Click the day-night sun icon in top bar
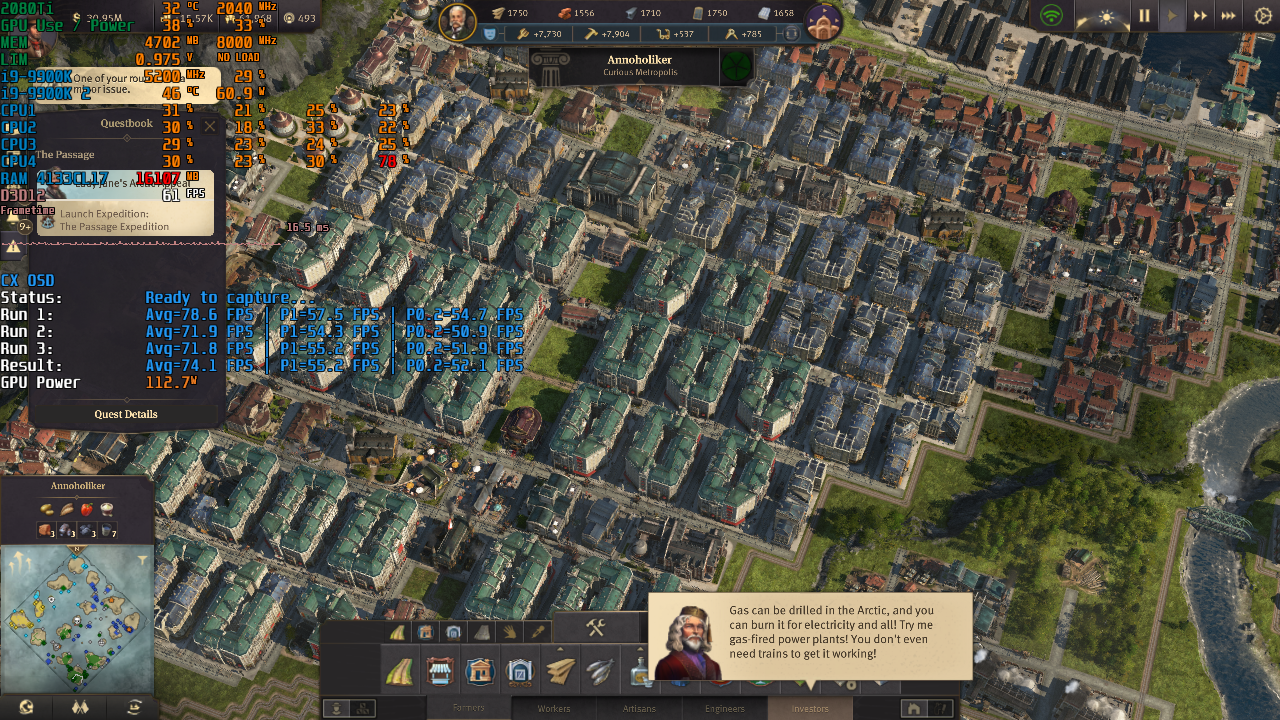This screenshot has width=1280, height=720. tap(1107, 15)
